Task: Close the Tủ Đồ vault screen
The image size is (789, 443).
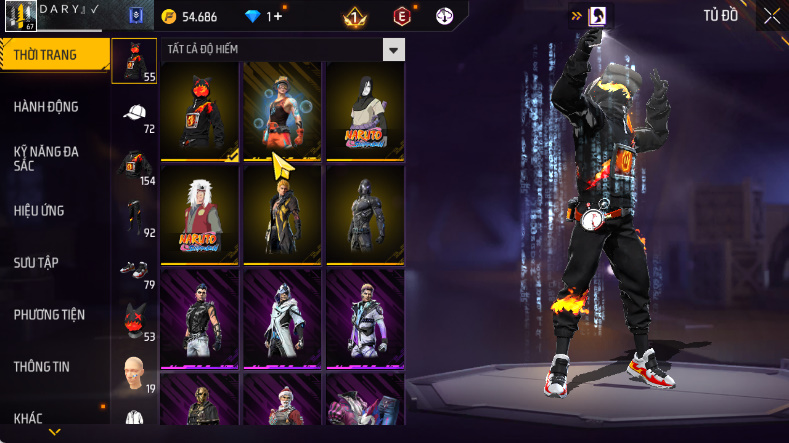Action: click(772, 16)
